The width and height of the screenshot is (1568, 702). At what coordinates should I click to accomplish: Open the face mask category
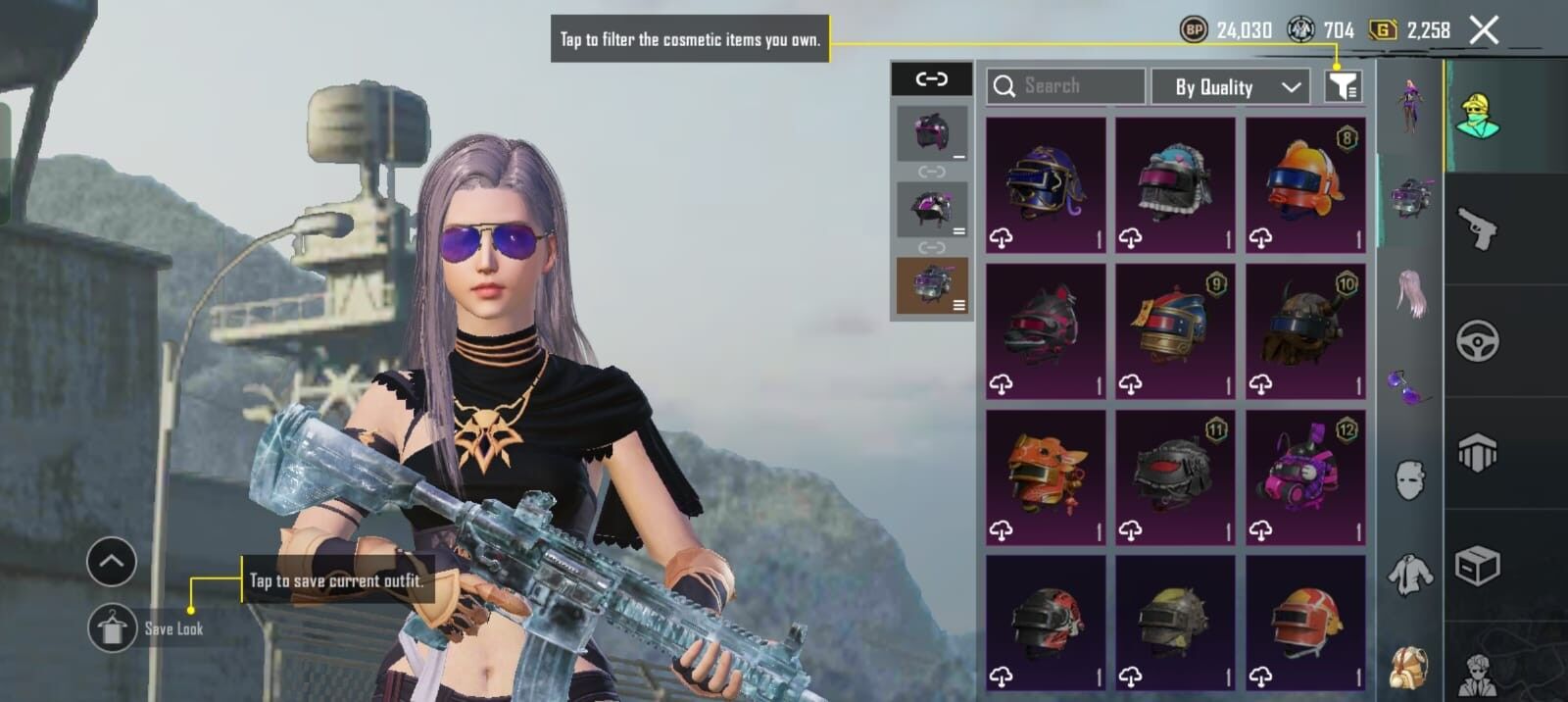pos(1410,479)
